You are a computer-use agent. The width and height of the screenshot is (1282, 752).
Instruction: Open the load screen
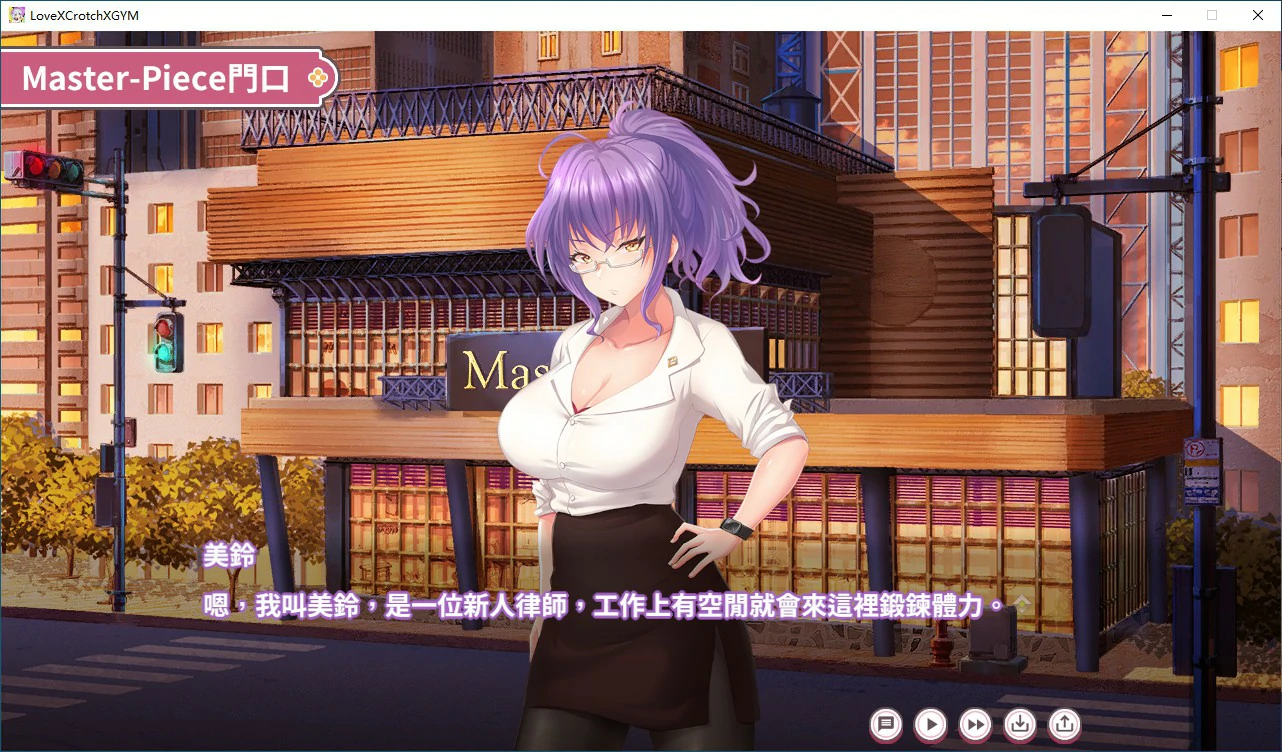[x=1063, y=725]
